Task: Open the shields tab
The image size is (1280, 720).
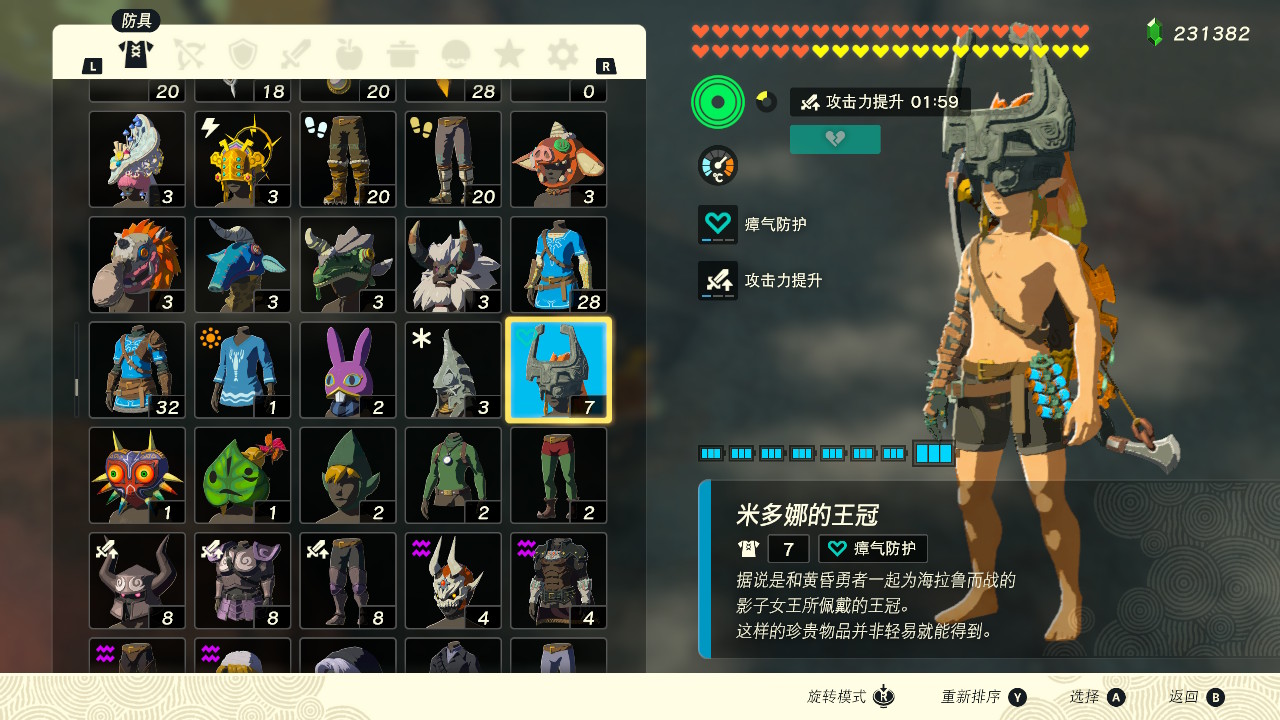Action: pyautogui.click(x=243, y=53)
